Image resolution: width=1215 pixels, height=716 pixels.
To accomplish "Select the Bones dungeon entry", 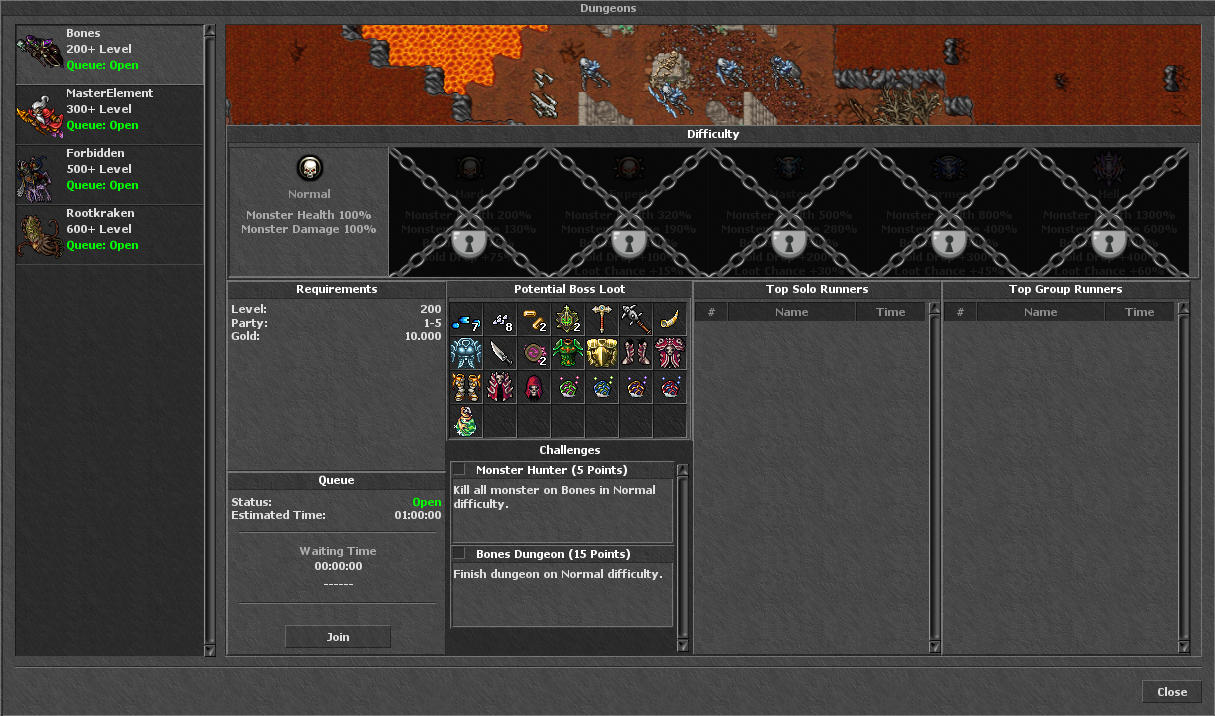I will coord(110,55).
